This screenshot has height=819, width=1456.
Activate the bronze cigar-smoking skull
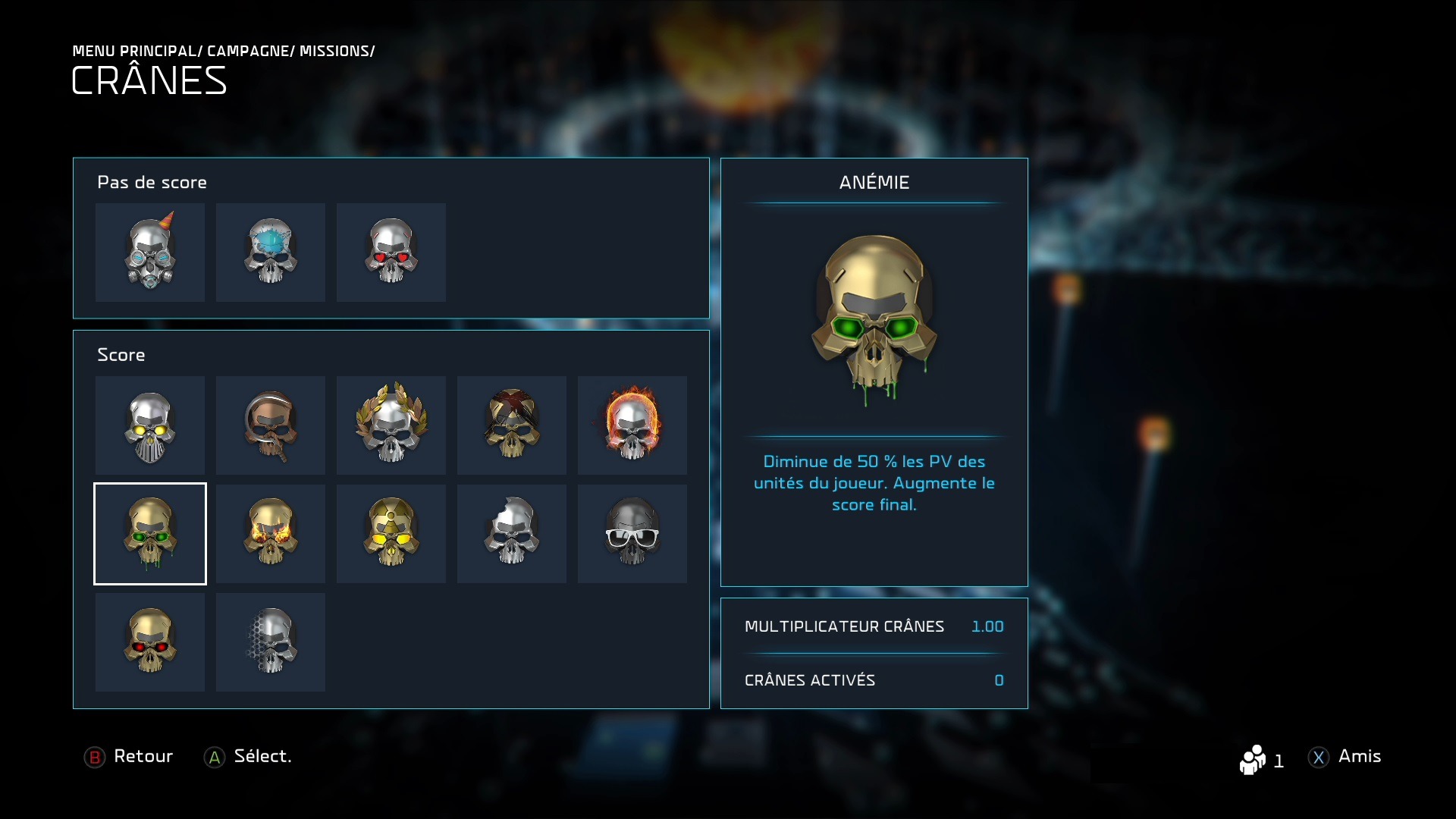pyautogui.click(x=271, y=425)
